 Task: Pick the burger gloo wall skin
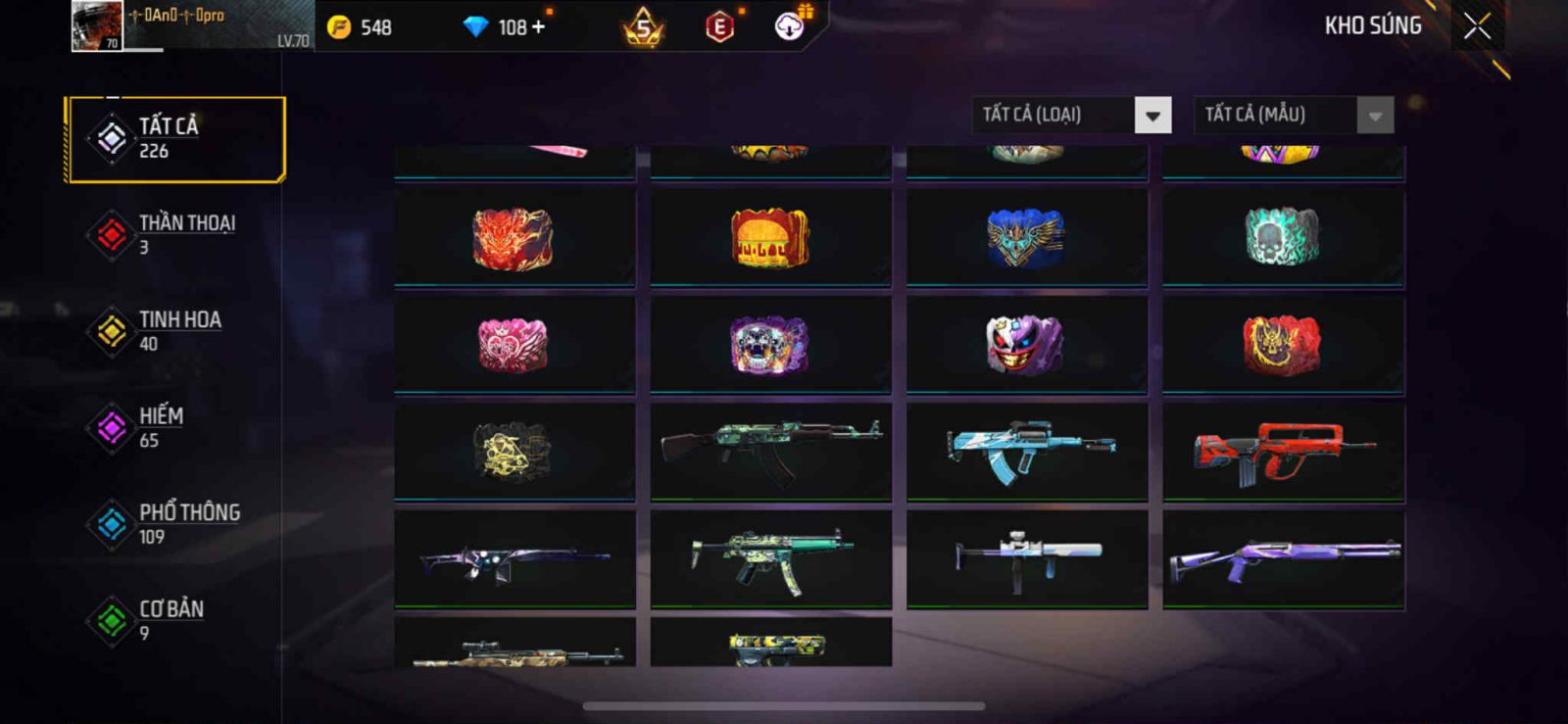pos(770,238)
